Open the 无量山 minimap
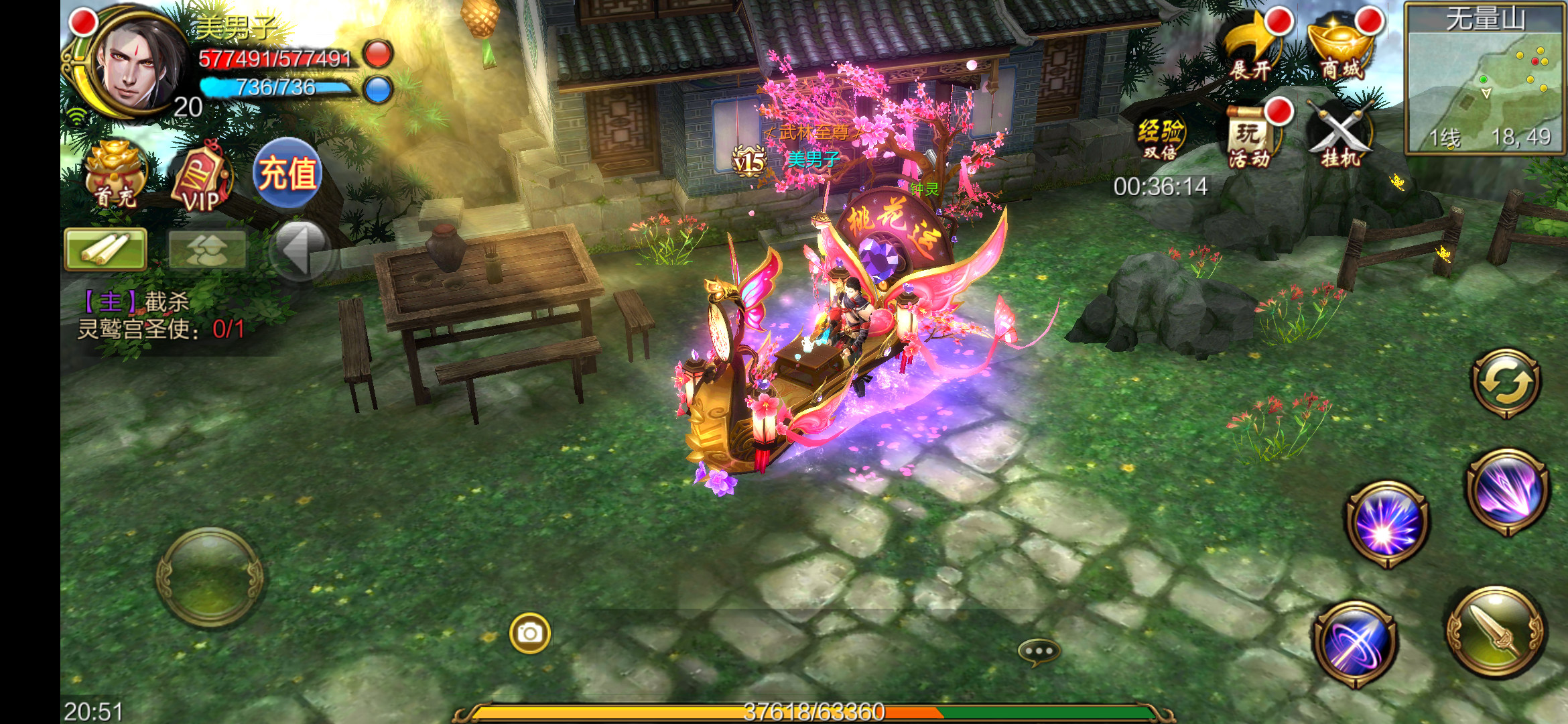 [1485, 80]
